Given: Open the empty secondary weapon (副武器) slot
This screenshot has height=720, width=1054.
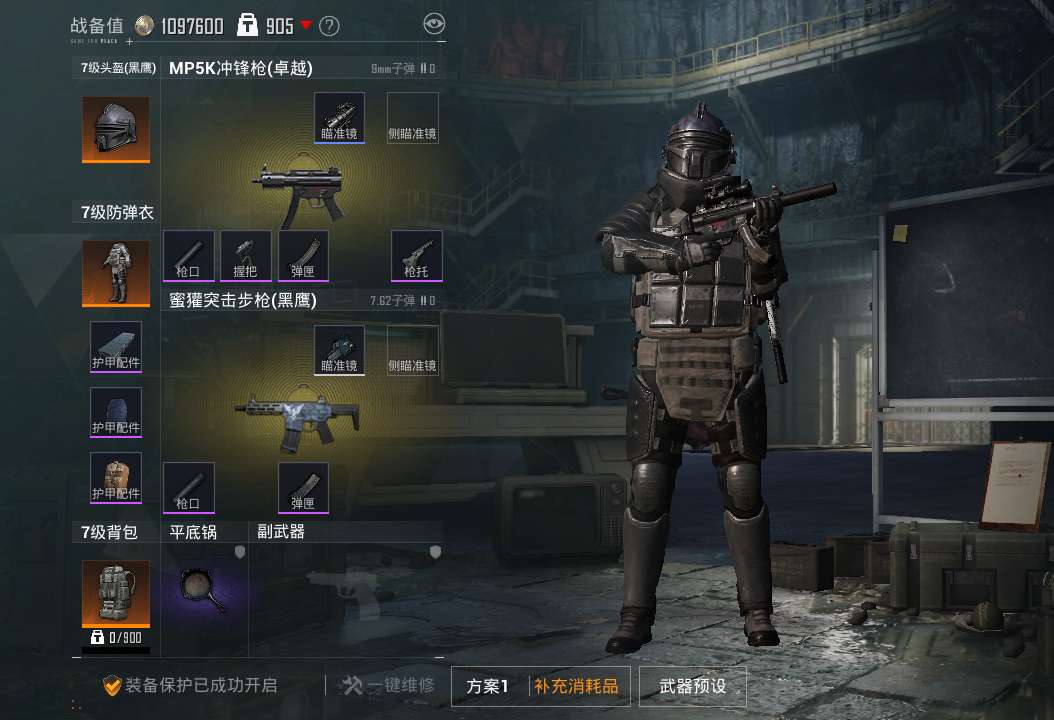Looking at the screenshot, I should click(345, 591).
